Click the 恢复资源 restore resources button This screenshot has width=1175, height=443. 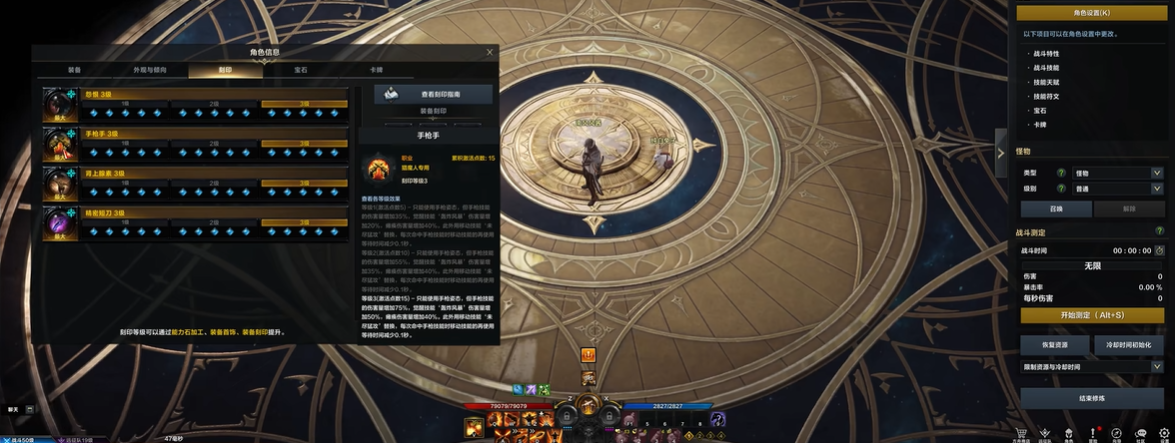coord(1054,344)
